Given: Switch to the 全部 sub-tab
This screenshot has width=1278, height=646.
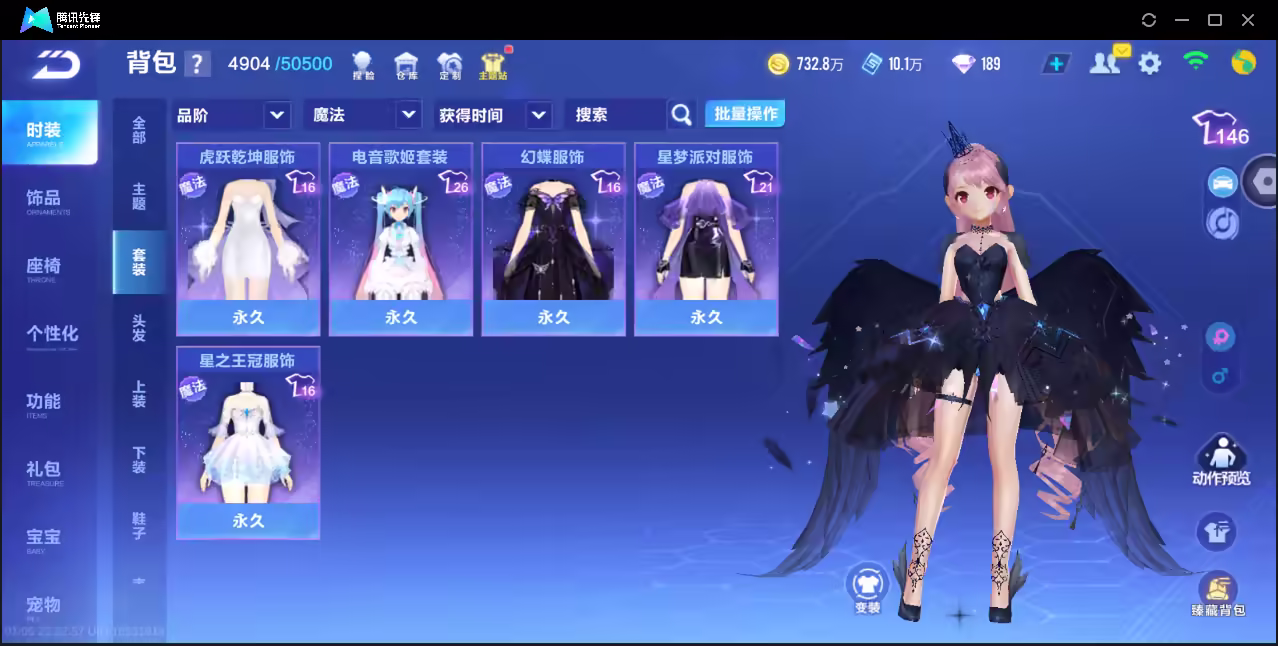Looking at the screenshot, I should tap(139, 130).
